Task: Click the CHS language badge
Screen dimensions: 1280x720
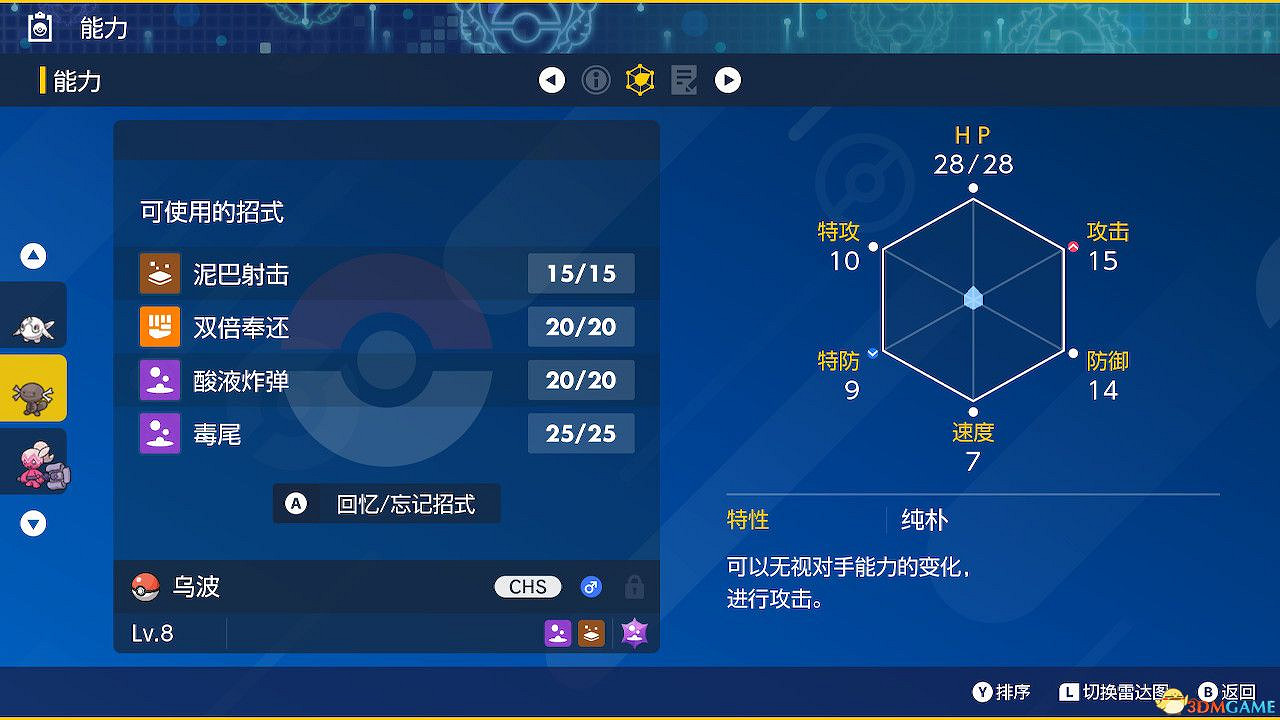Action: click(527, 587)
